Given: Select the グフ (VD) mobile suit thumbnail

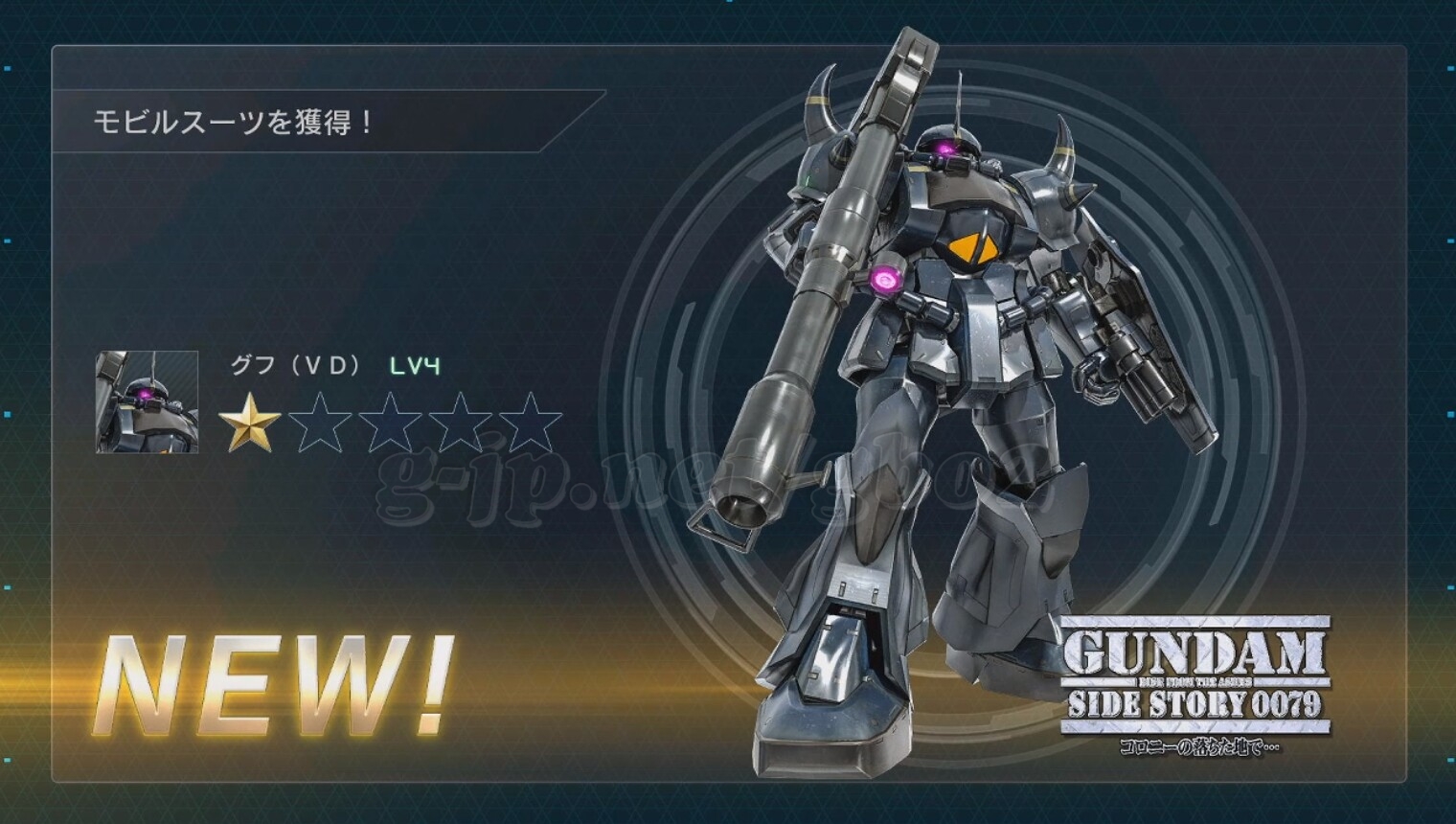Looking at the screenshot, I should pyautogui.click(x=148, y=402).
